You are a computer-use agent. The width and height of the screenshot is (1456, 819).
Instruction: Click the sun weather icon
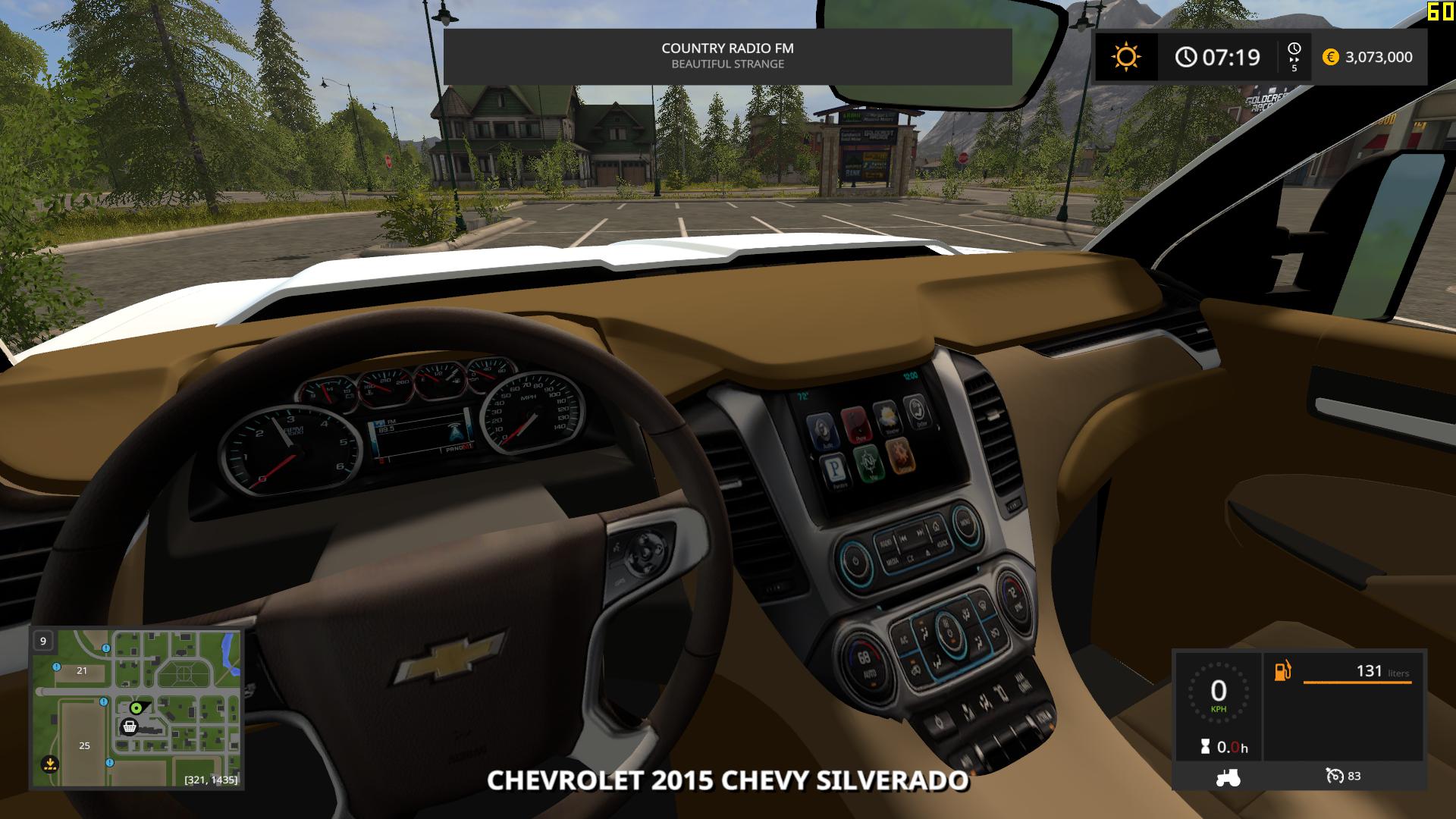coord(1126,57)
